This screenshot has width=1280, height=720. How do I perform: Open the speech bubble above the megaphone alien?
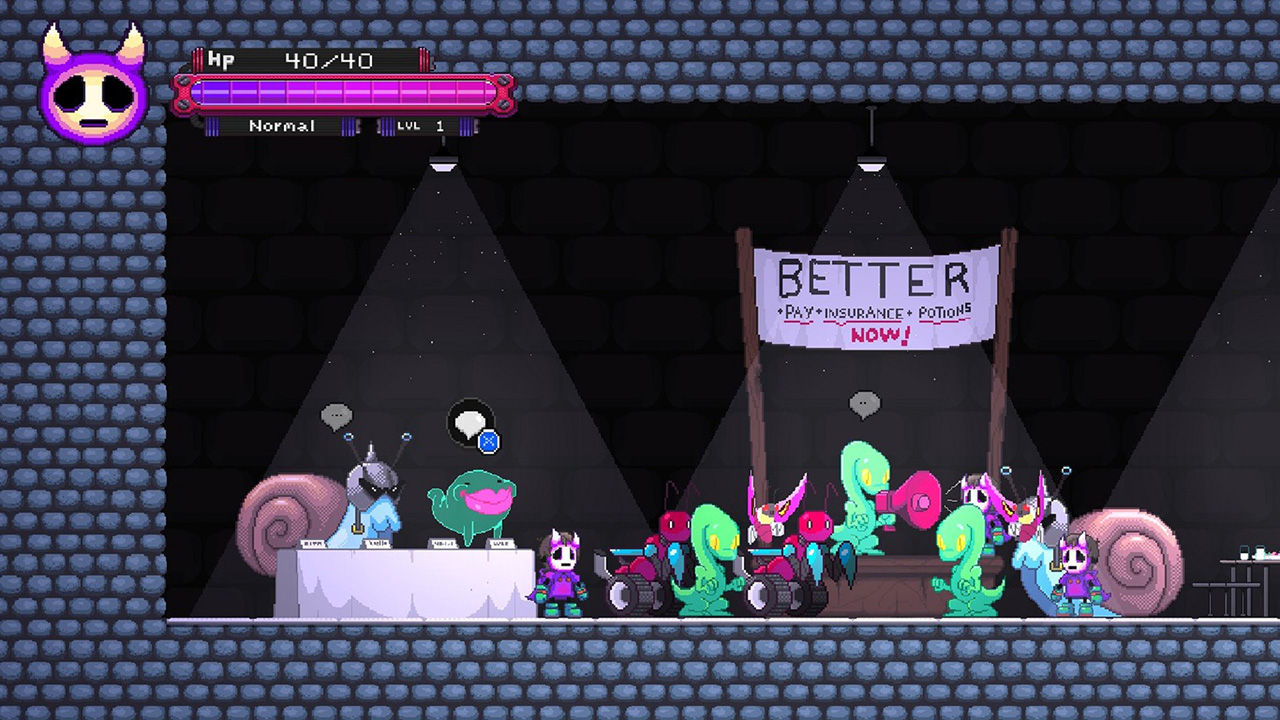pos(864,405)
